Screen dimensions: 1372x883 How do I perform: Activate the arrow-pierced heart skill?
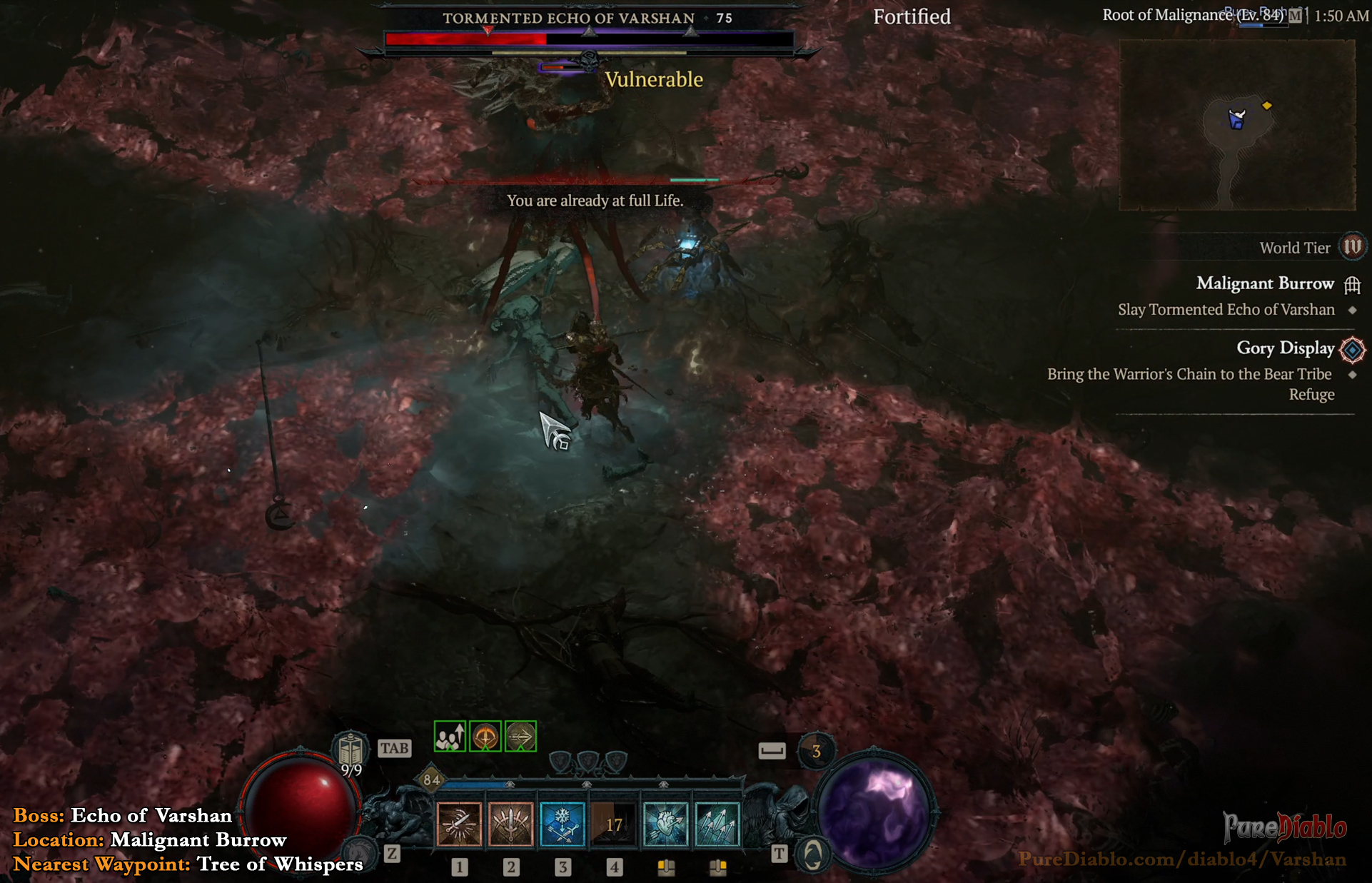click(x=665, y=824)
